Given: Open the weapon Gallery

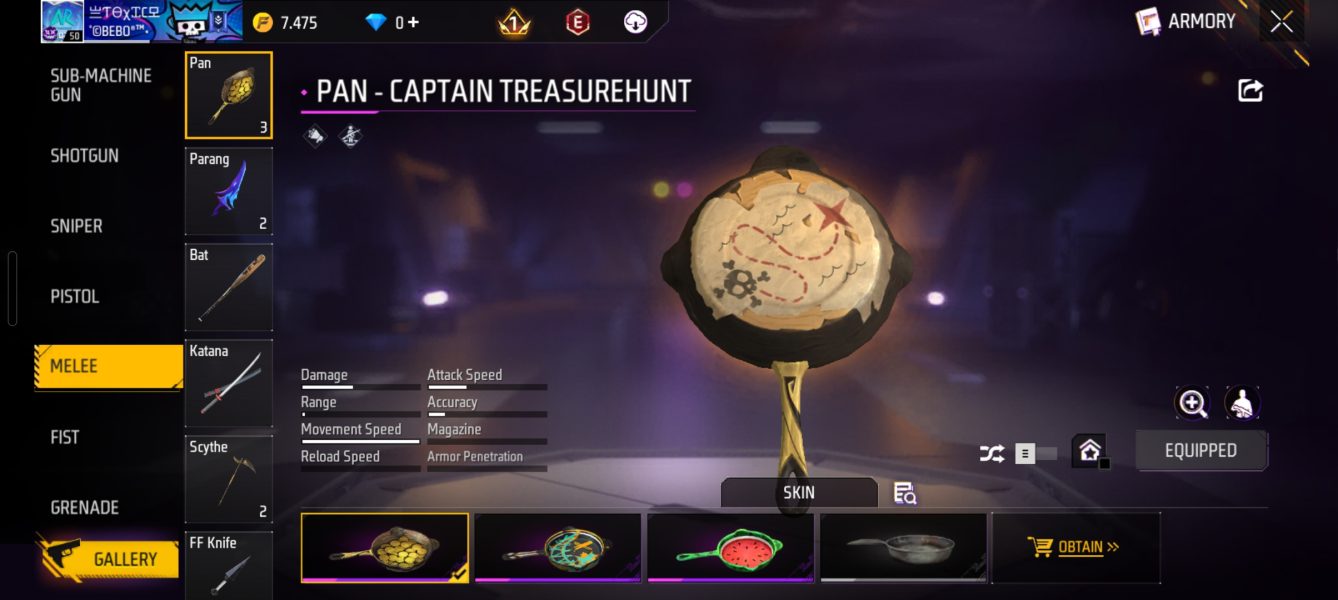Looking at the screenshot, I should point(124,559).
